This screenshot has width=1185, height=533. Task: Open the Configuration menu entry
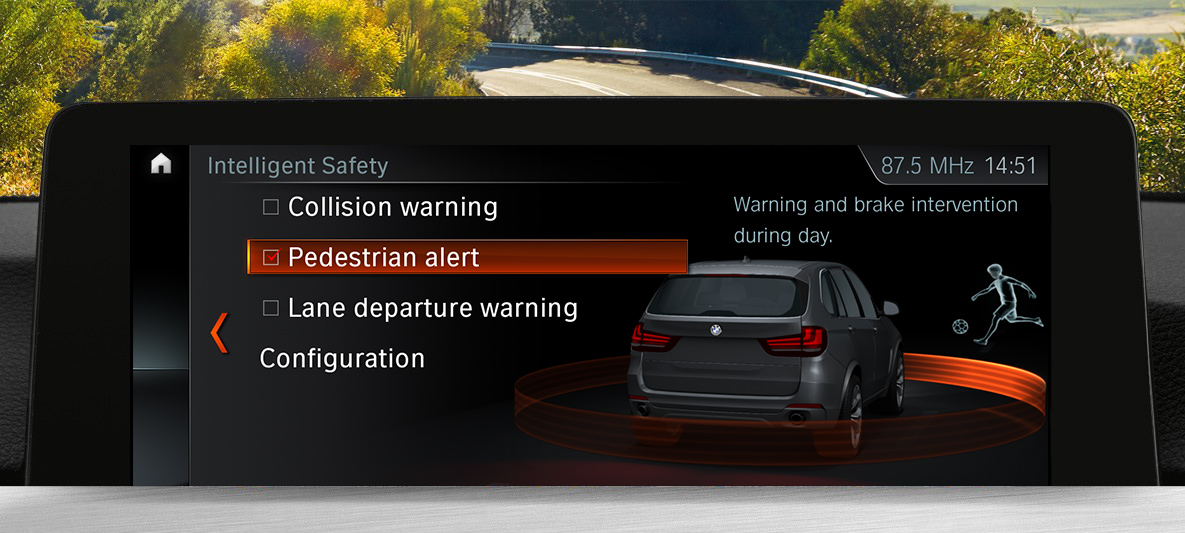click(x=342, y=358)
